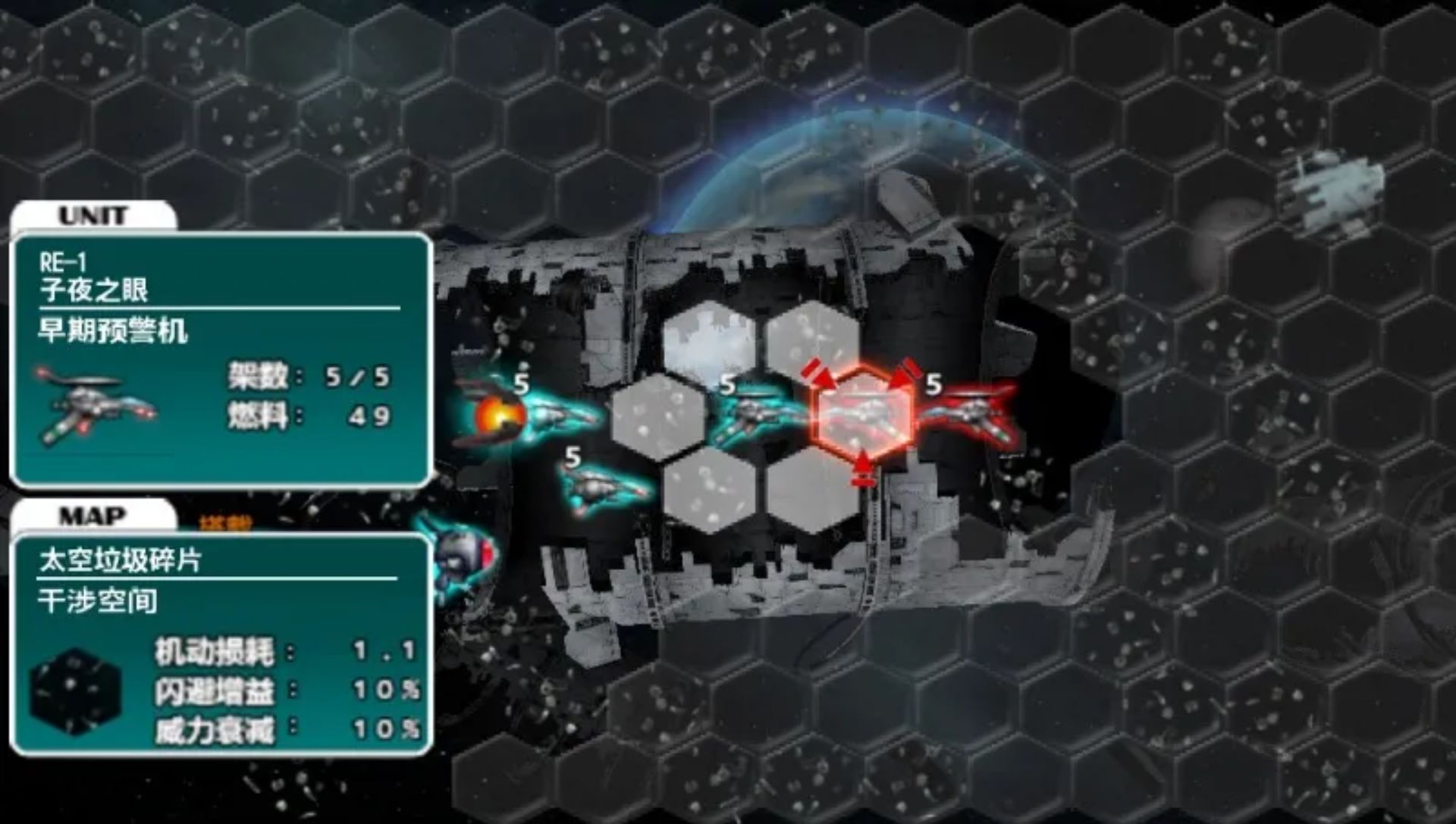Expand the UNIT info panel header

[91, 215]
